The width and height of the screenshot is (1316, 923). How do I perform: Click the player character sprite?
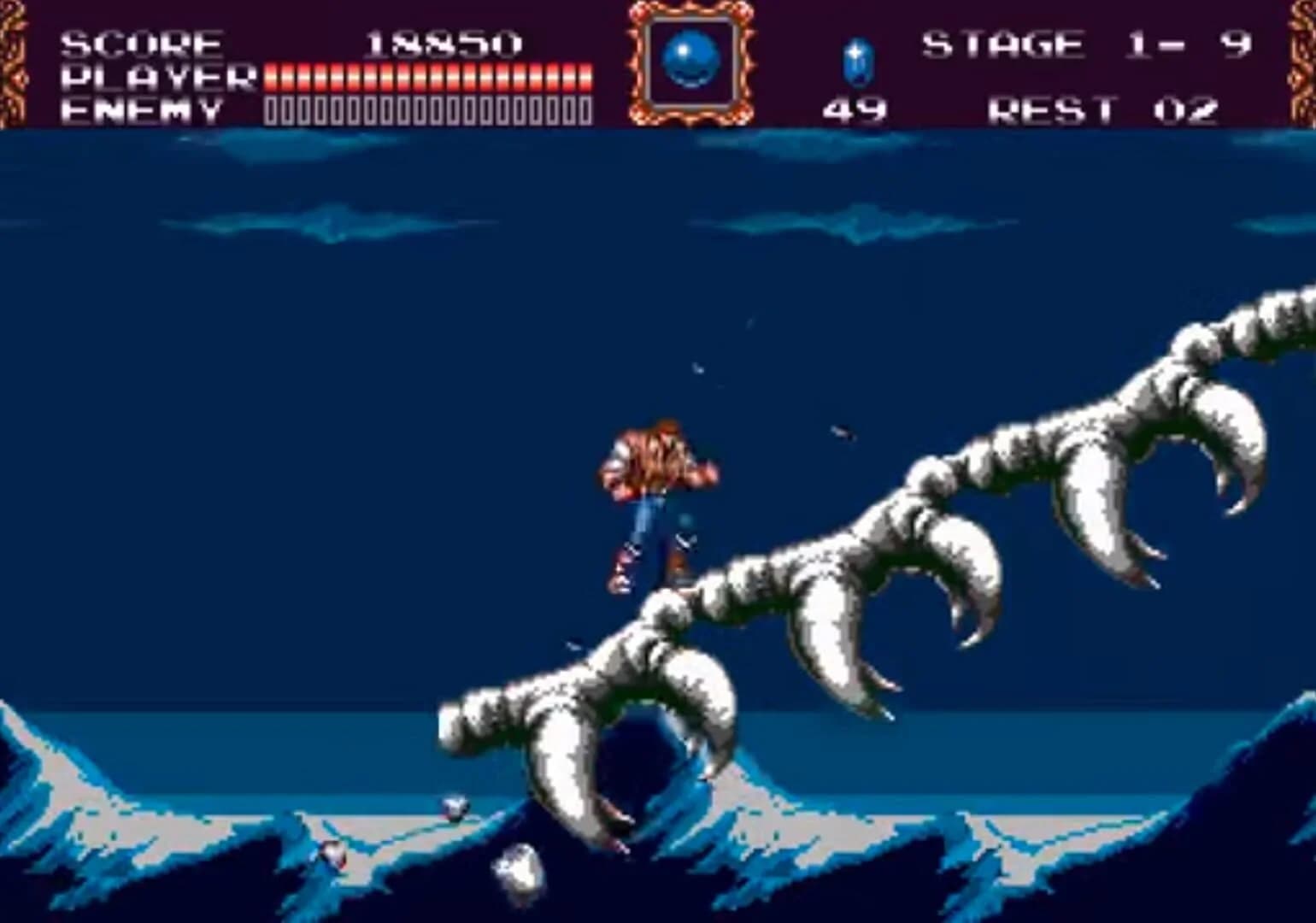654,496
